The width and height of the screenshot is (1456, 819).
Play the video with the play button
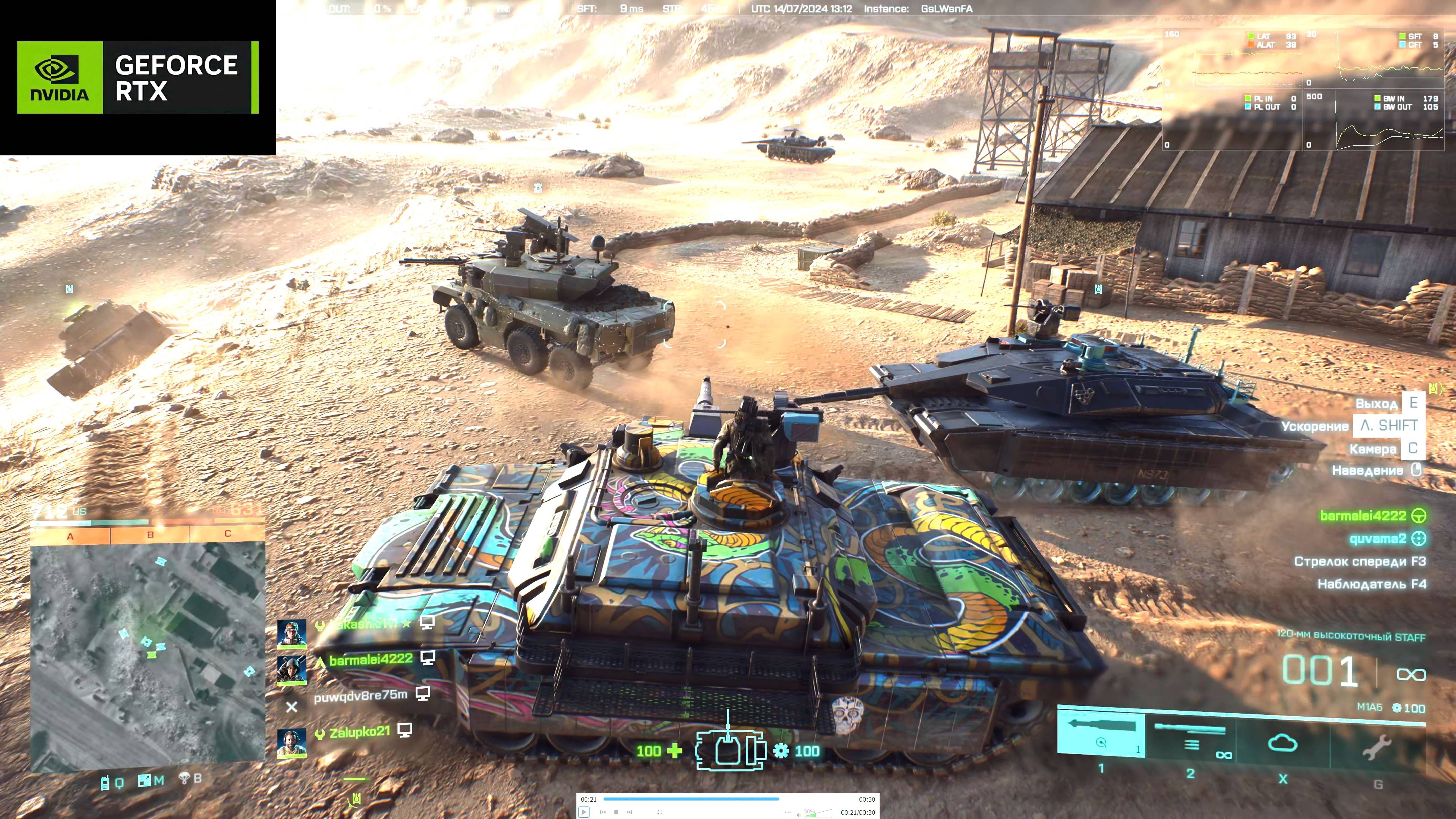tap(584, 812)
